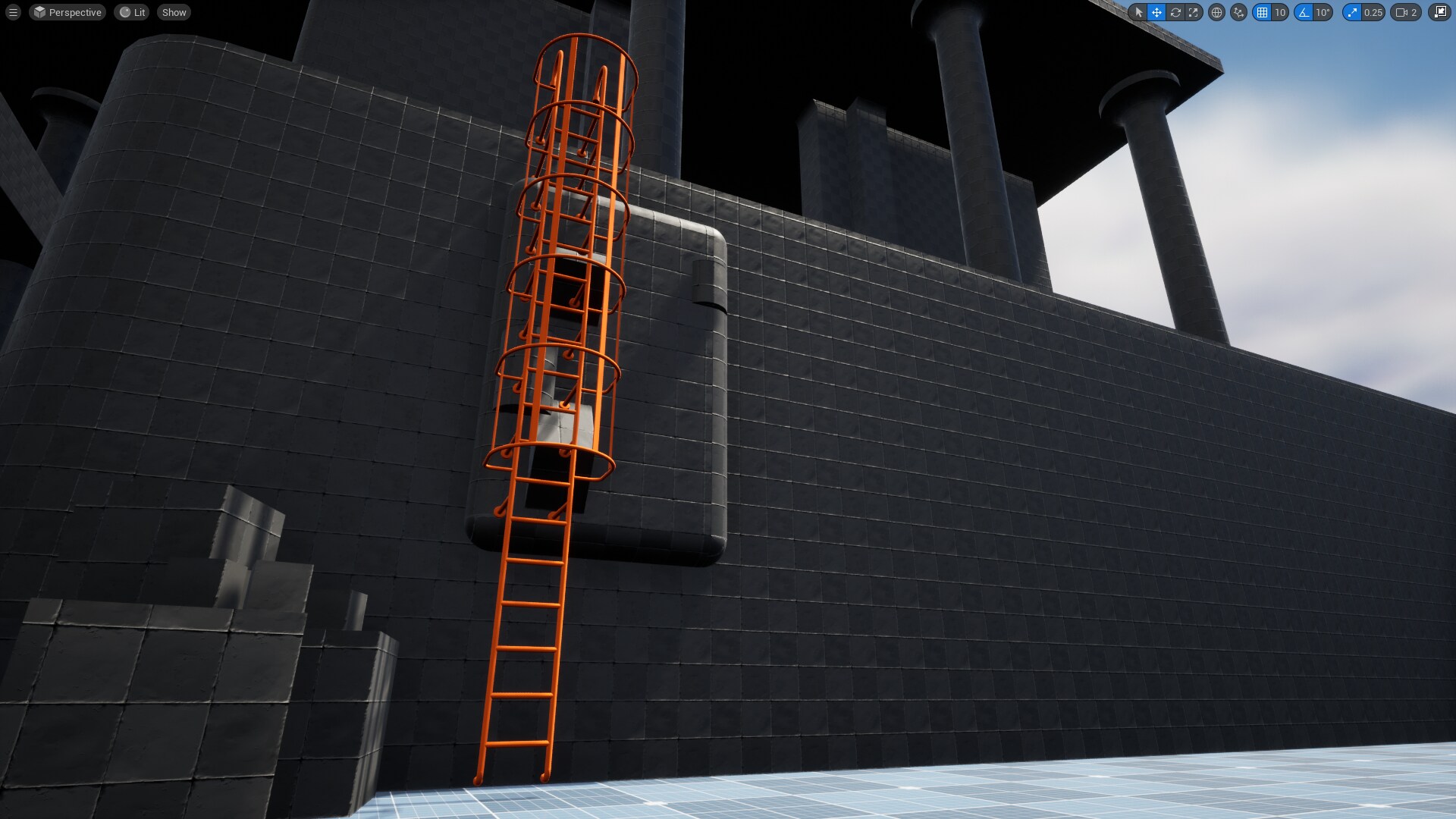The width and height of the screenshot is (1456, 819).
Task: Open the grid snap size dropdown showing 10
Action: pos(1280,12)
